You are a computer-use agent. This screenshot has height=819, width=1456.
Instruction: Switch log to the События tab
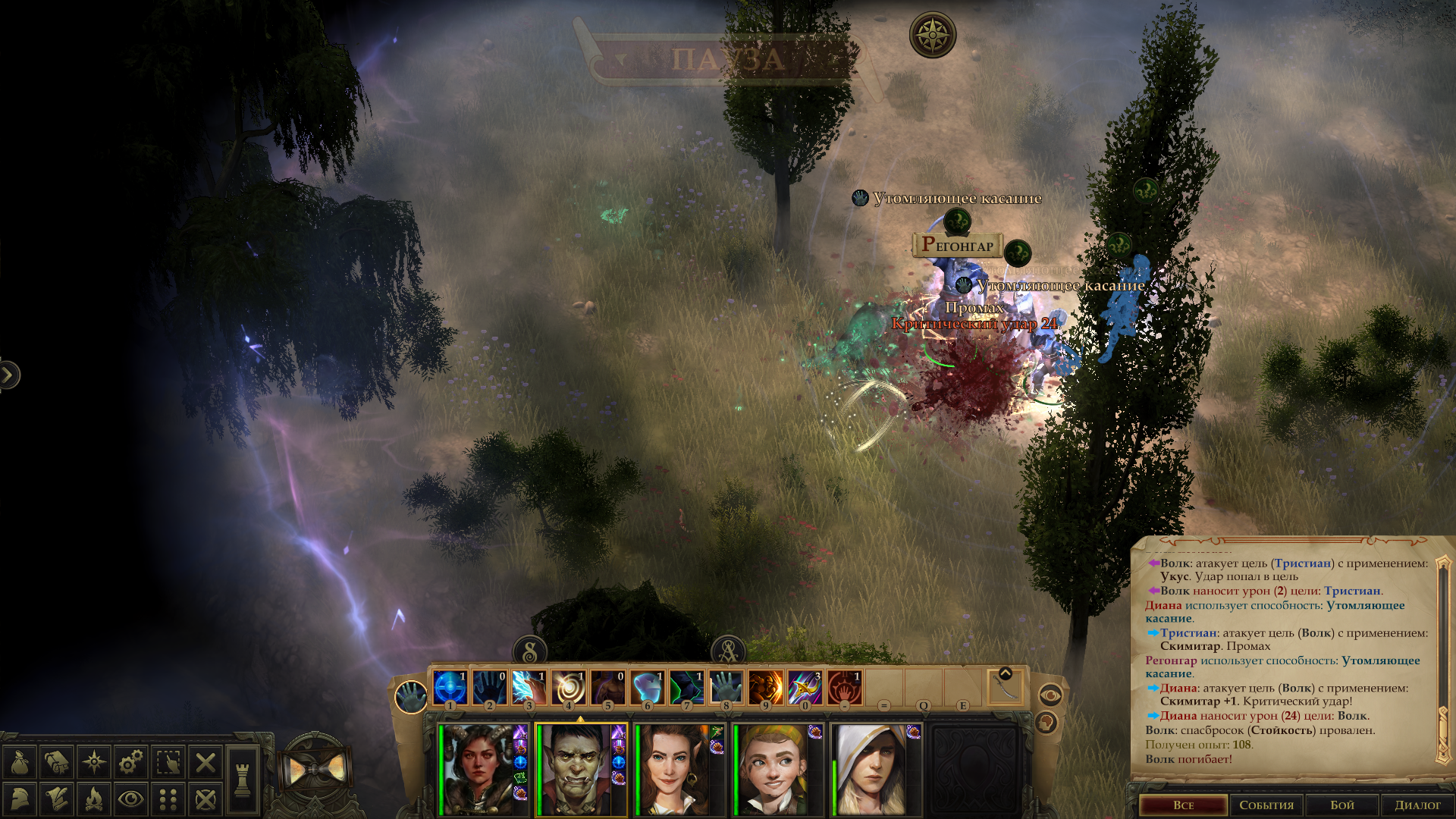point(1266,805)
